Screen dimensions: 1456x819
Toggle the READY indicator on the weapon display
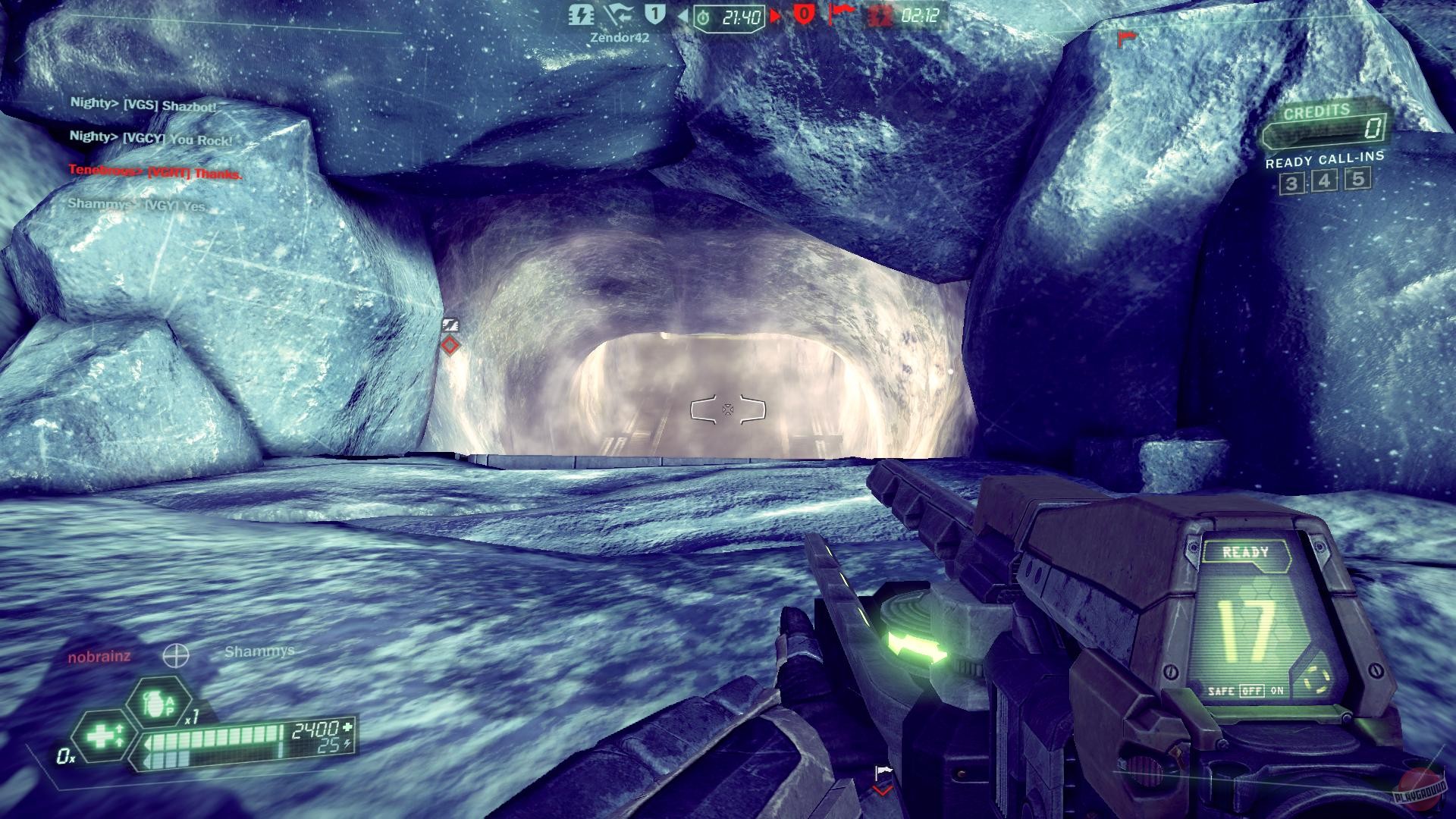[1247, 551]
